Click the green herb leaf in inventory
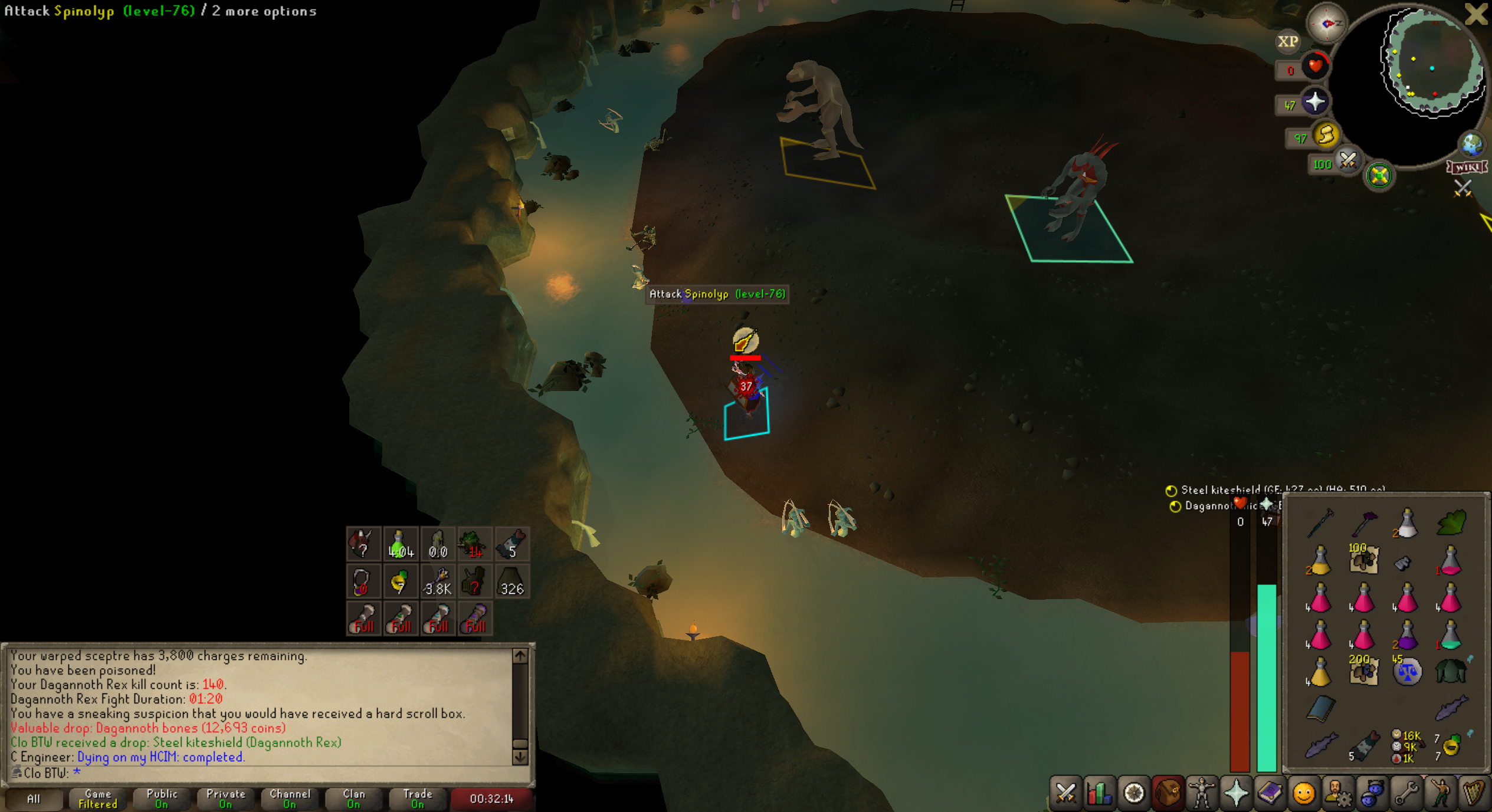This screenshot has width=1492, height=812. [x=1451, y=522]
